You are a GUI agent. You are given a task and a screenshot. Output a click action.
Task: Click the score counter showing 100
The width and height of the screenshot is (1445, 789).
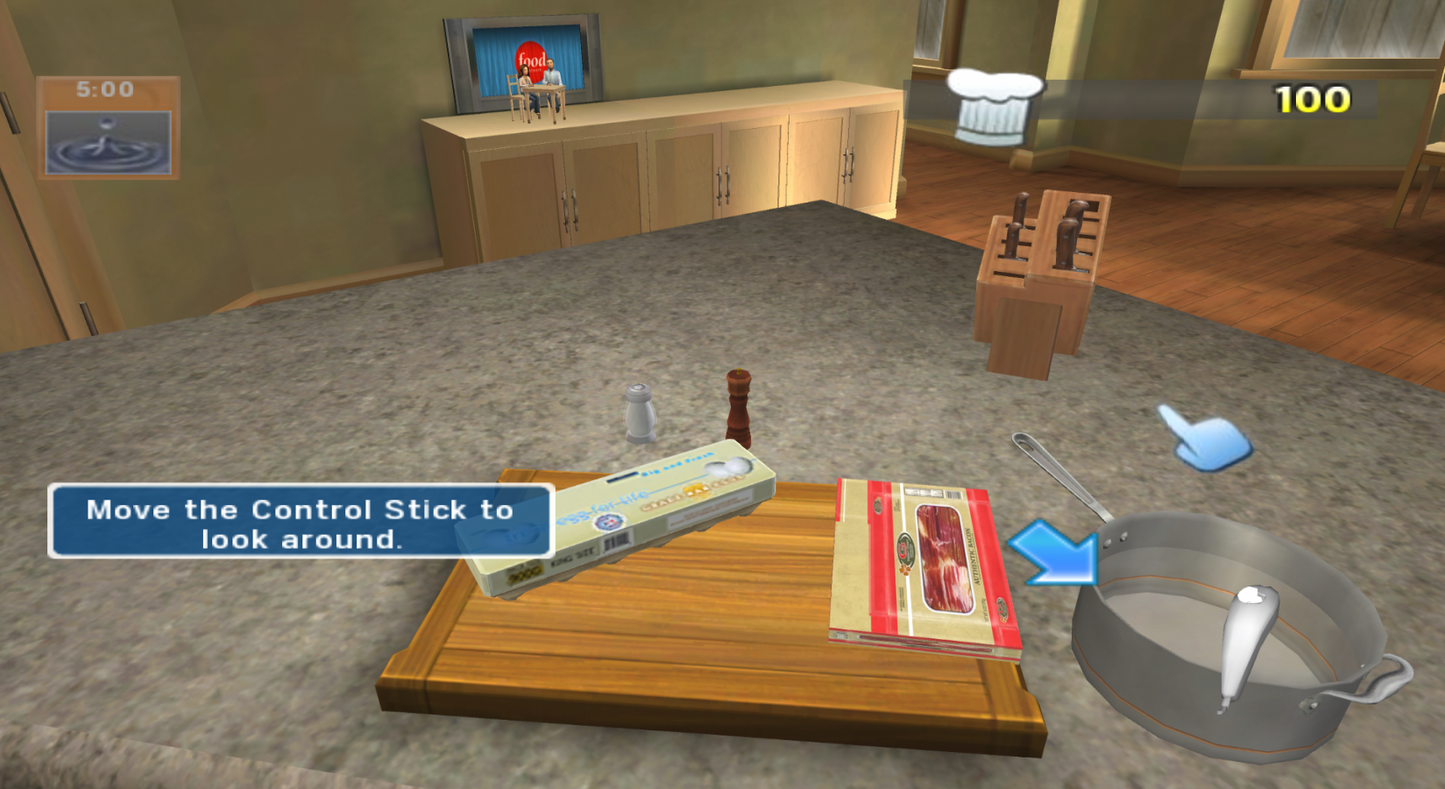coord(1310,100)
